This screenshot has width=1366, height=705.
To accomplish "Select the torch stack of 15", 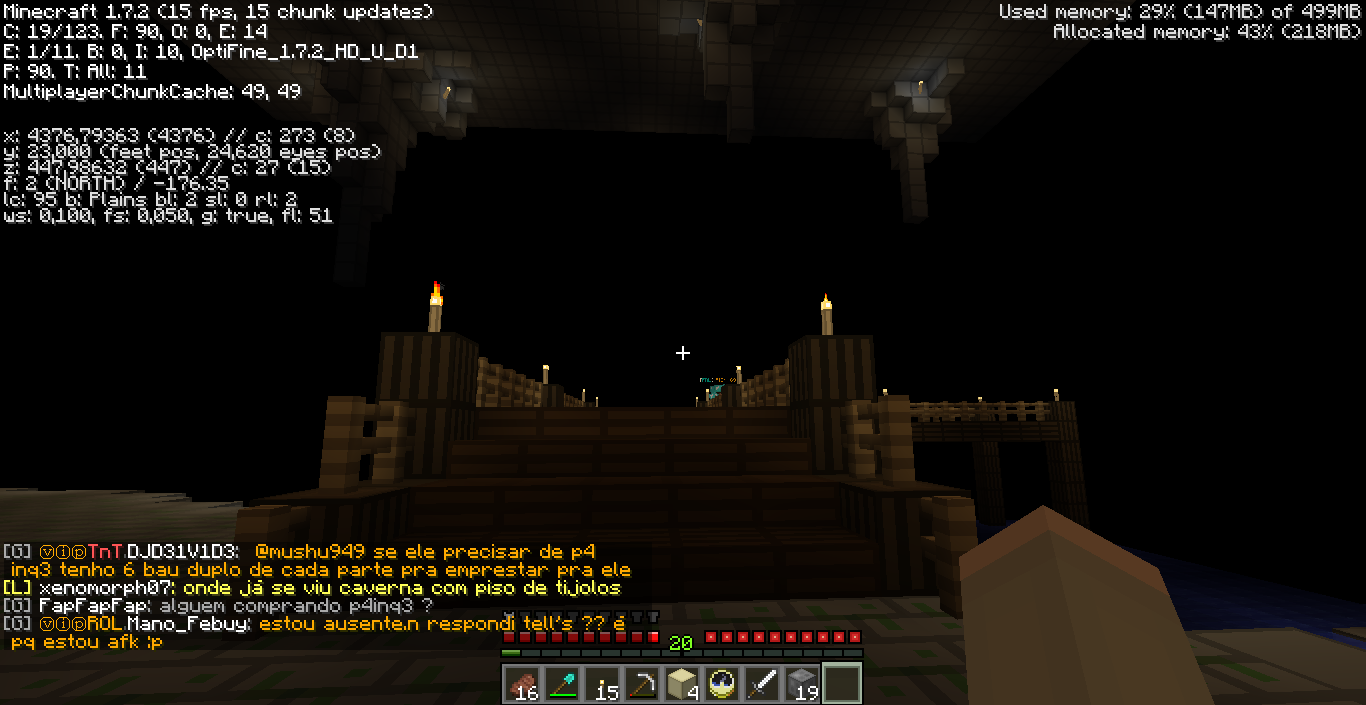I will click(x=601, y=684).
